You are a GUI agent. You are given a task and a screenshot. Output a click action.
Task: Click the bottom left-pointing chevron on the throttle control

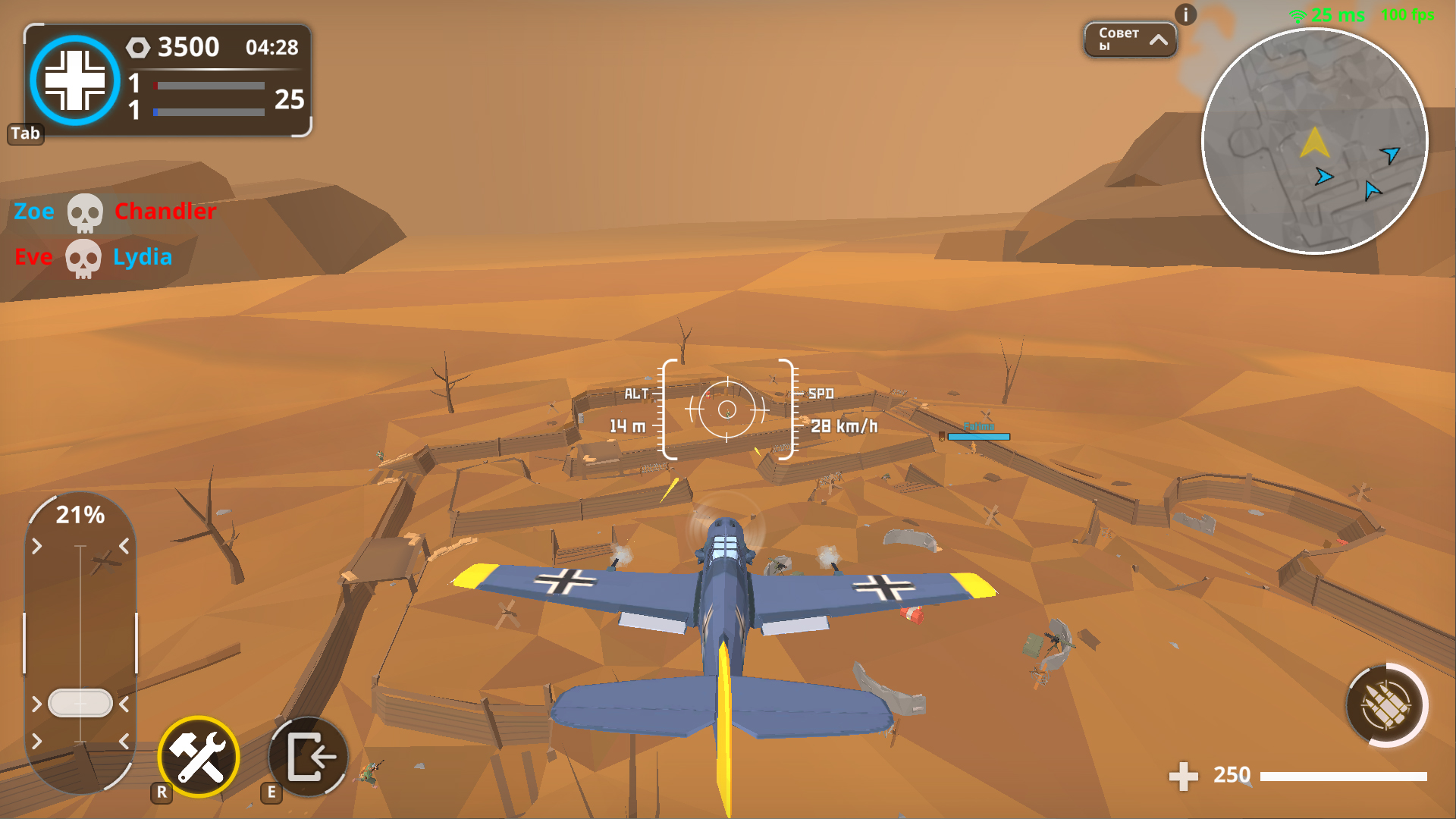pyautogui.click(x=124, y=739)
